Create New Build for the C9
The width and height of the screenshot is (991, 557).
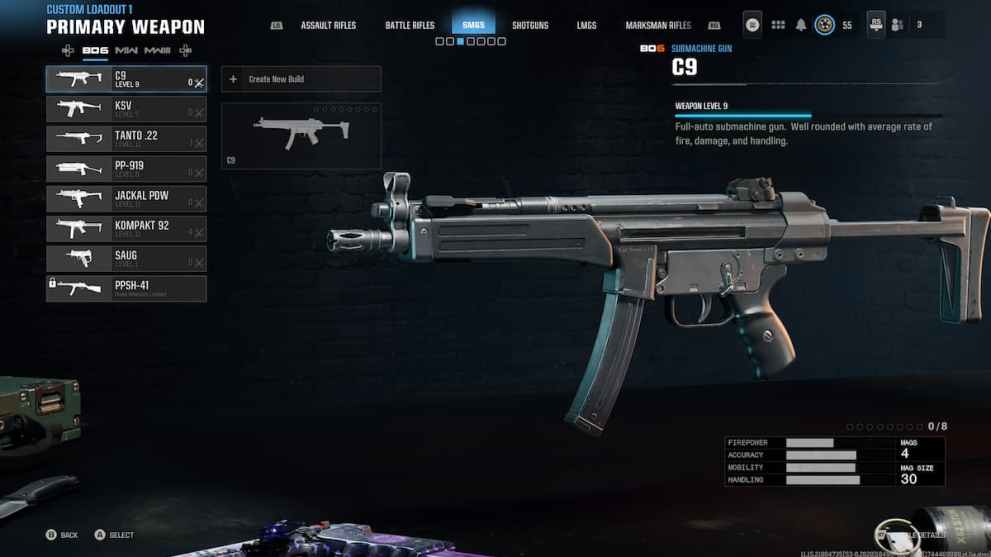300,79
